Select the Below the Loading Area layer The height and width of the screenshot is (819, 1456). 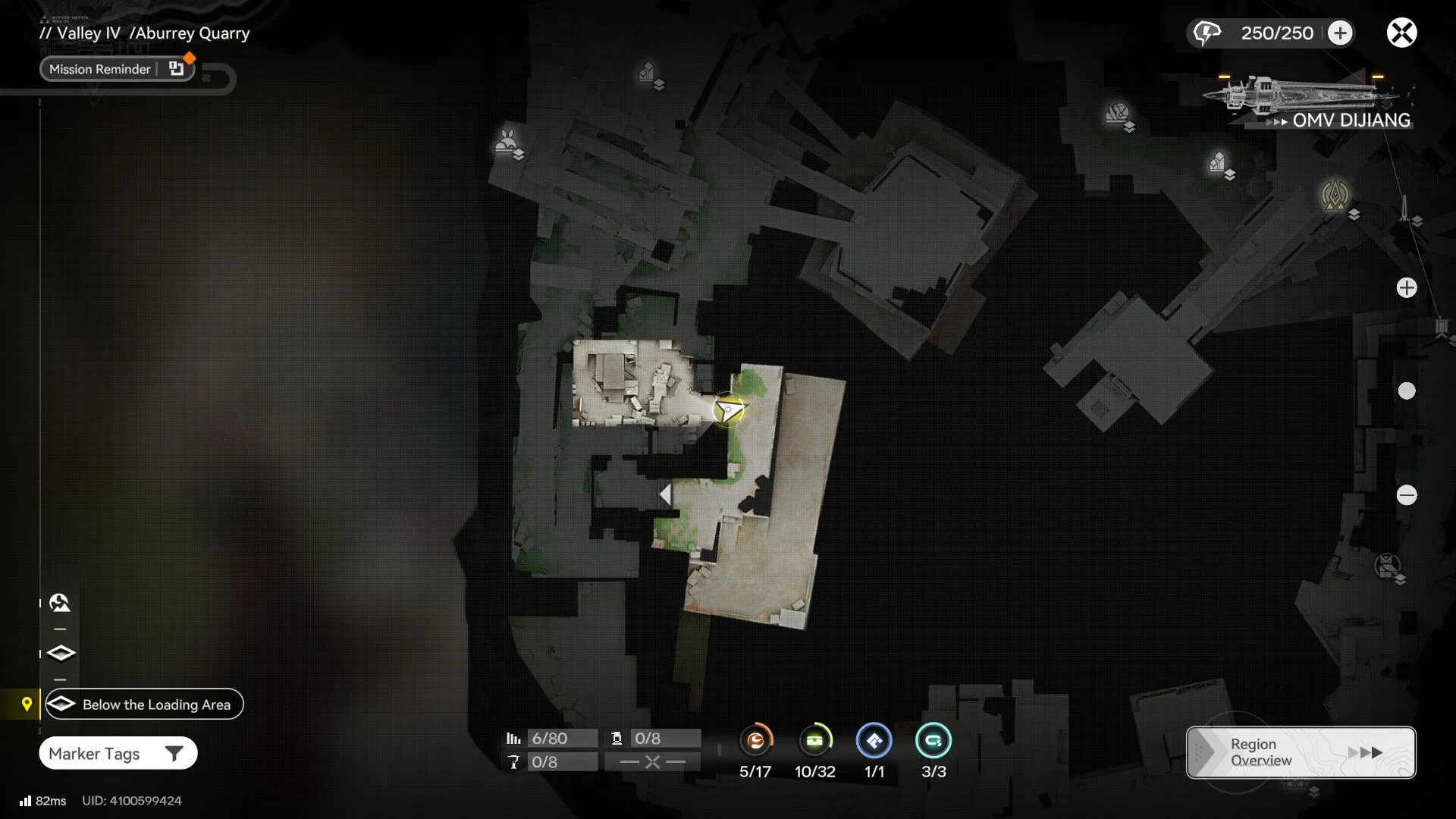coord(144,704)
